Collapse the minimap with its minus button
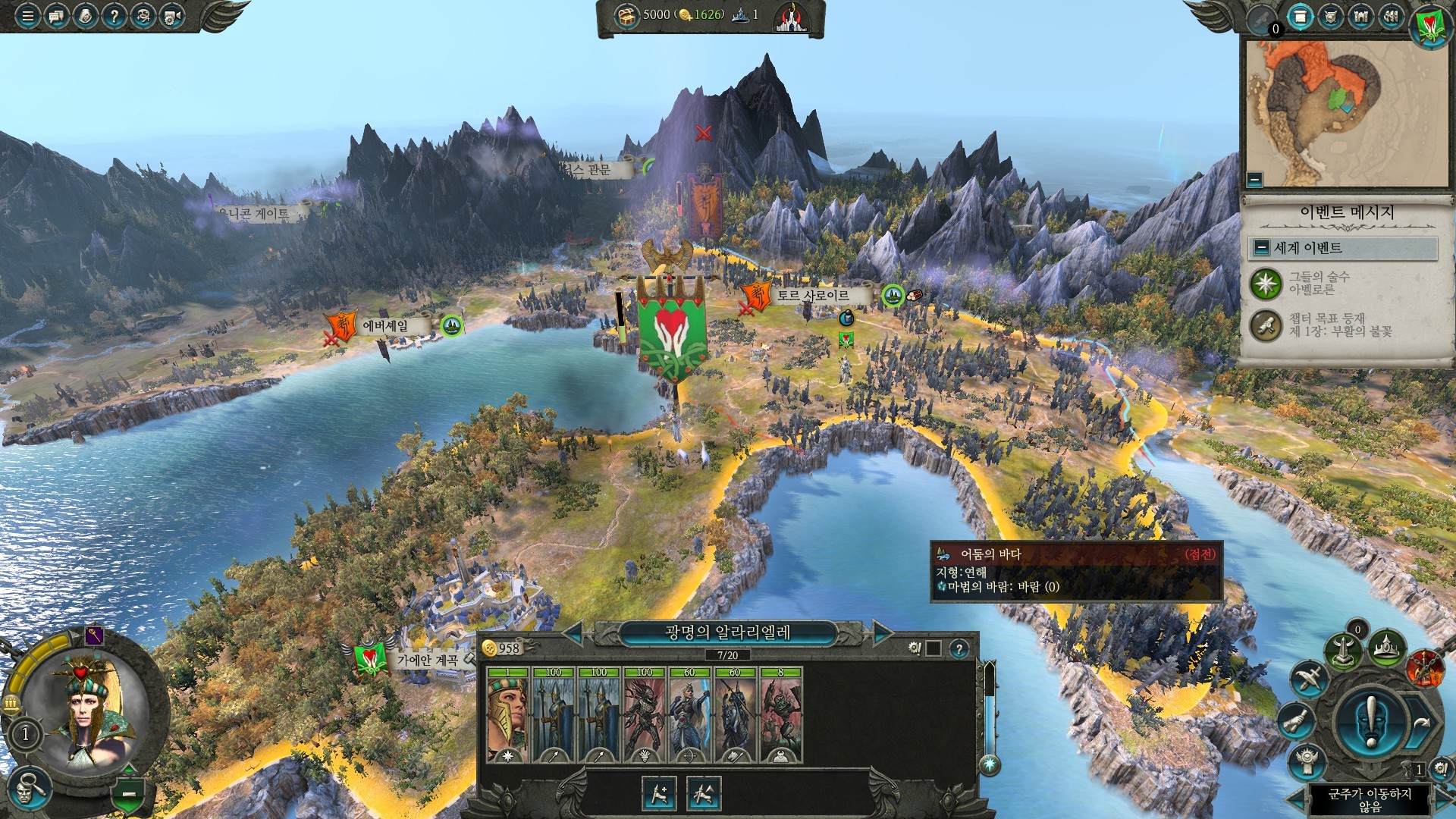This screenshot has height=819, width=1456. click(x=1255, y=180)
